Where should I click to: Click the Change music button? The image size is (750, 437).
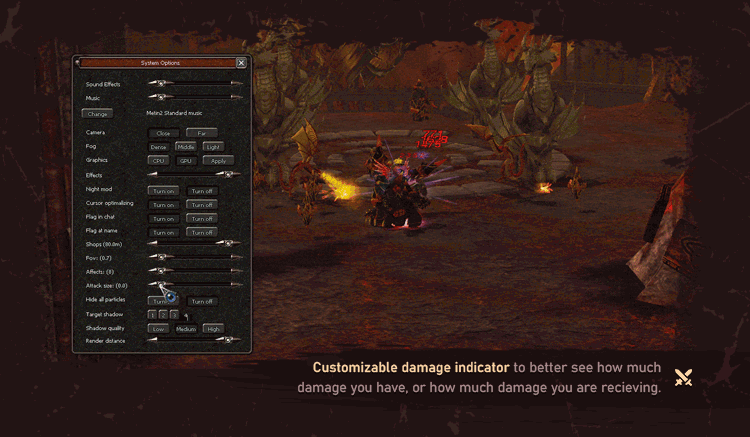point(98,114)
